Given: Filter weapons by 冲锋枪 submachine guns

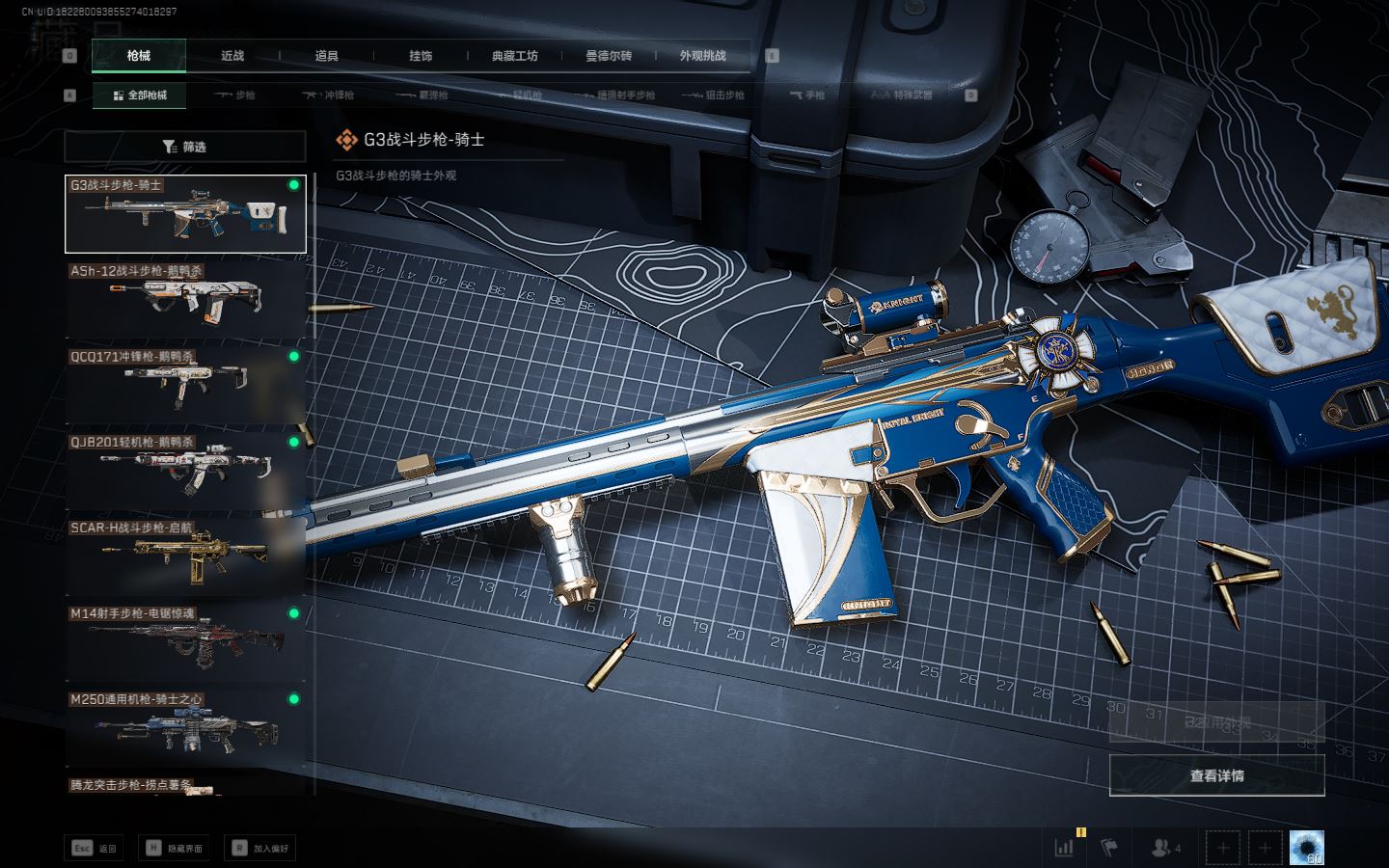Looking at the screenshot, I should [329, 95].
